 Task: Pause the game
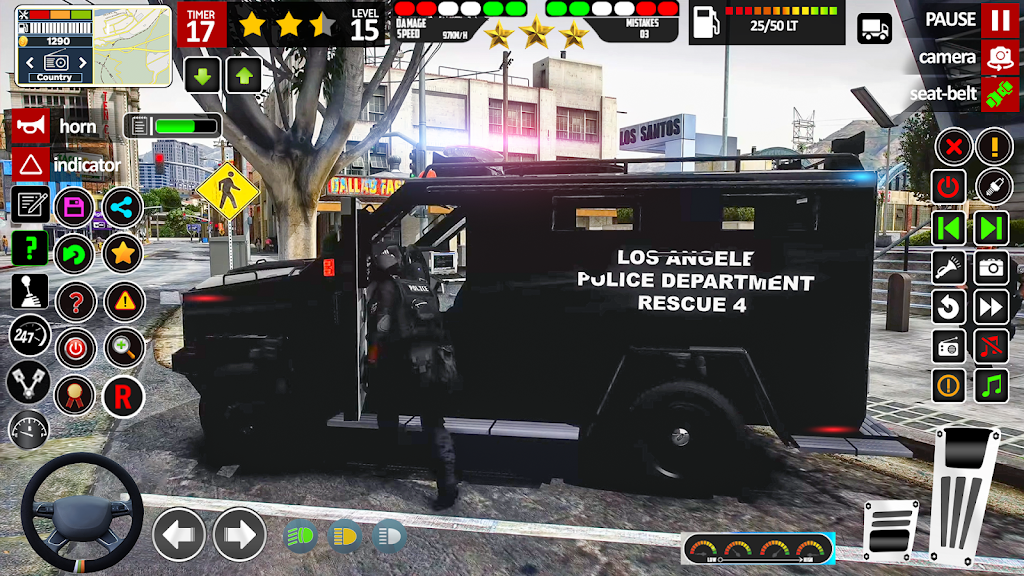pos(999,19)
